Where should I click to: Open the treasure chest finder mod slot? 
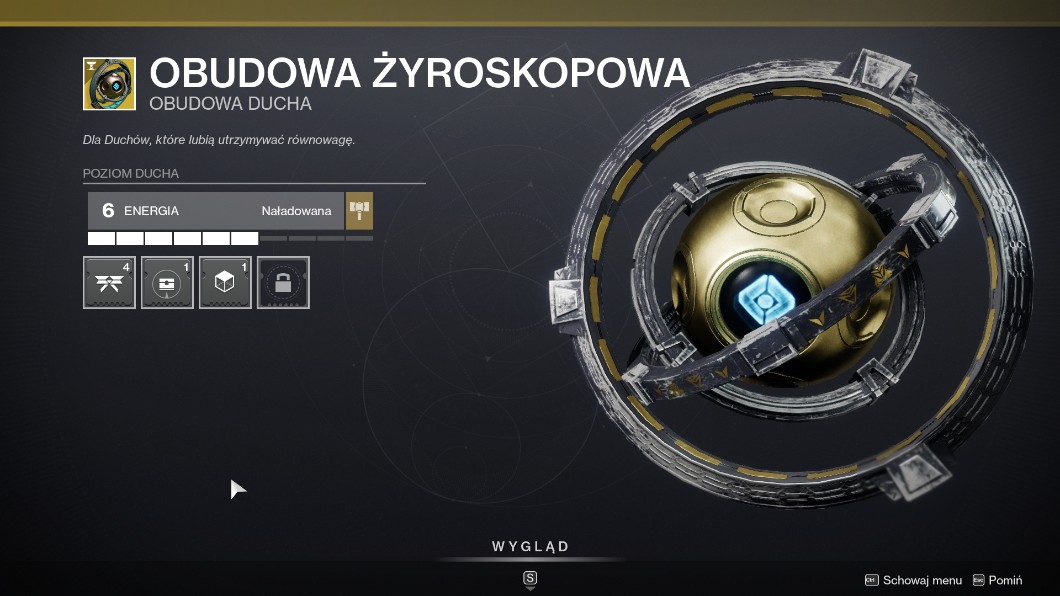coord(167,283)
